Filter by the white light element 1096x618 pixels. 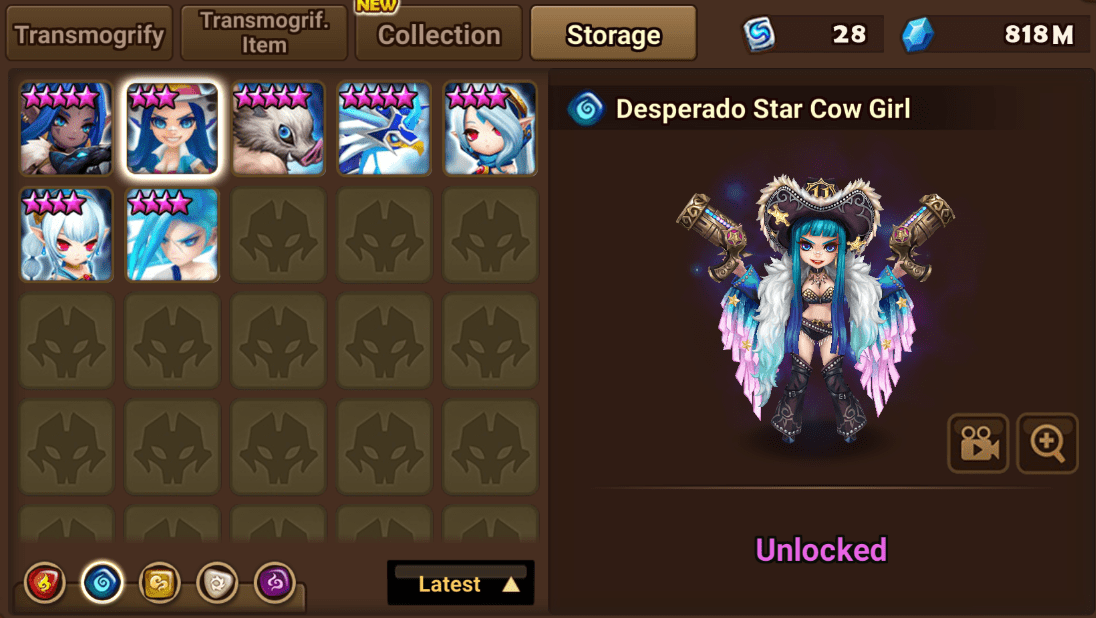click(217, 582)
